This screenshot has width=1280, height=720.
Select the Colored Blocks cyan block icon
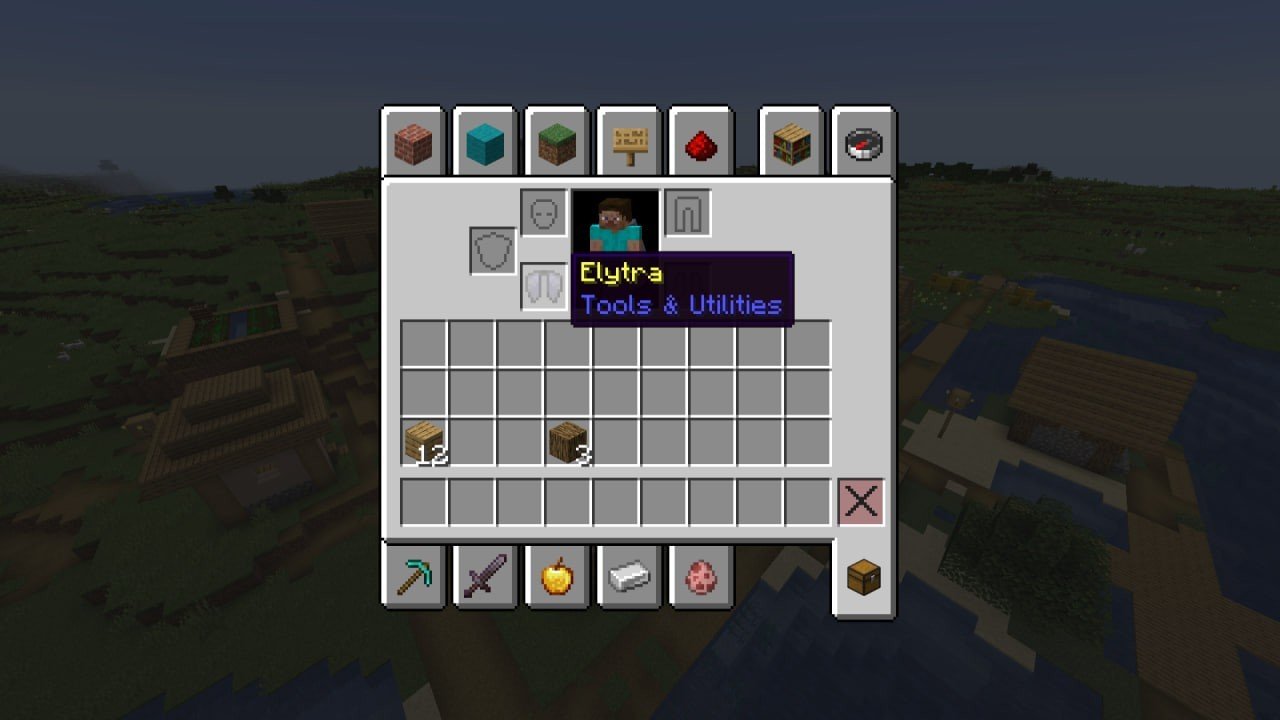pos(486,143)
